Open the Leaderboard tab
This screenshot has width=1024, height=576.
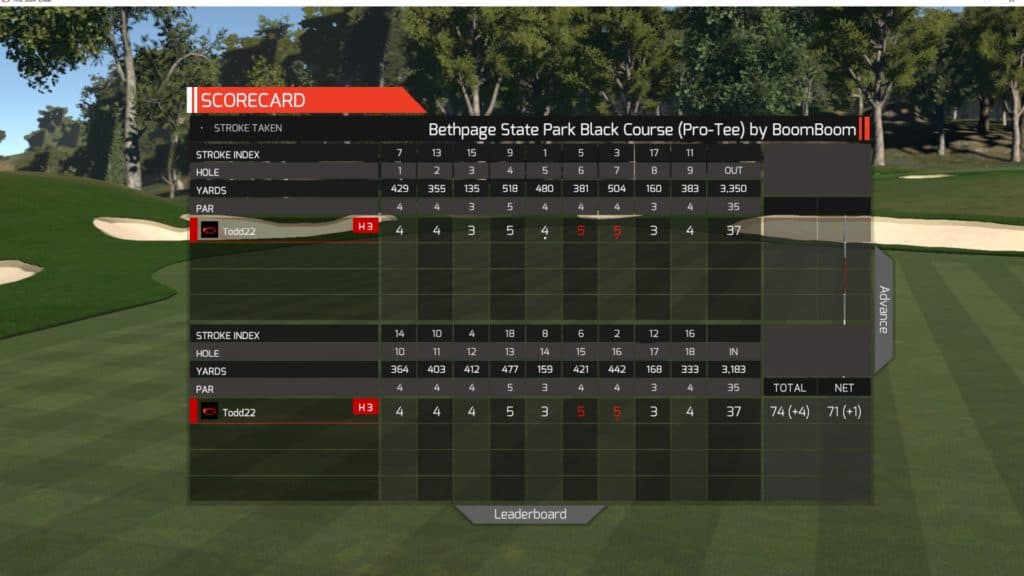pos(530,514)
